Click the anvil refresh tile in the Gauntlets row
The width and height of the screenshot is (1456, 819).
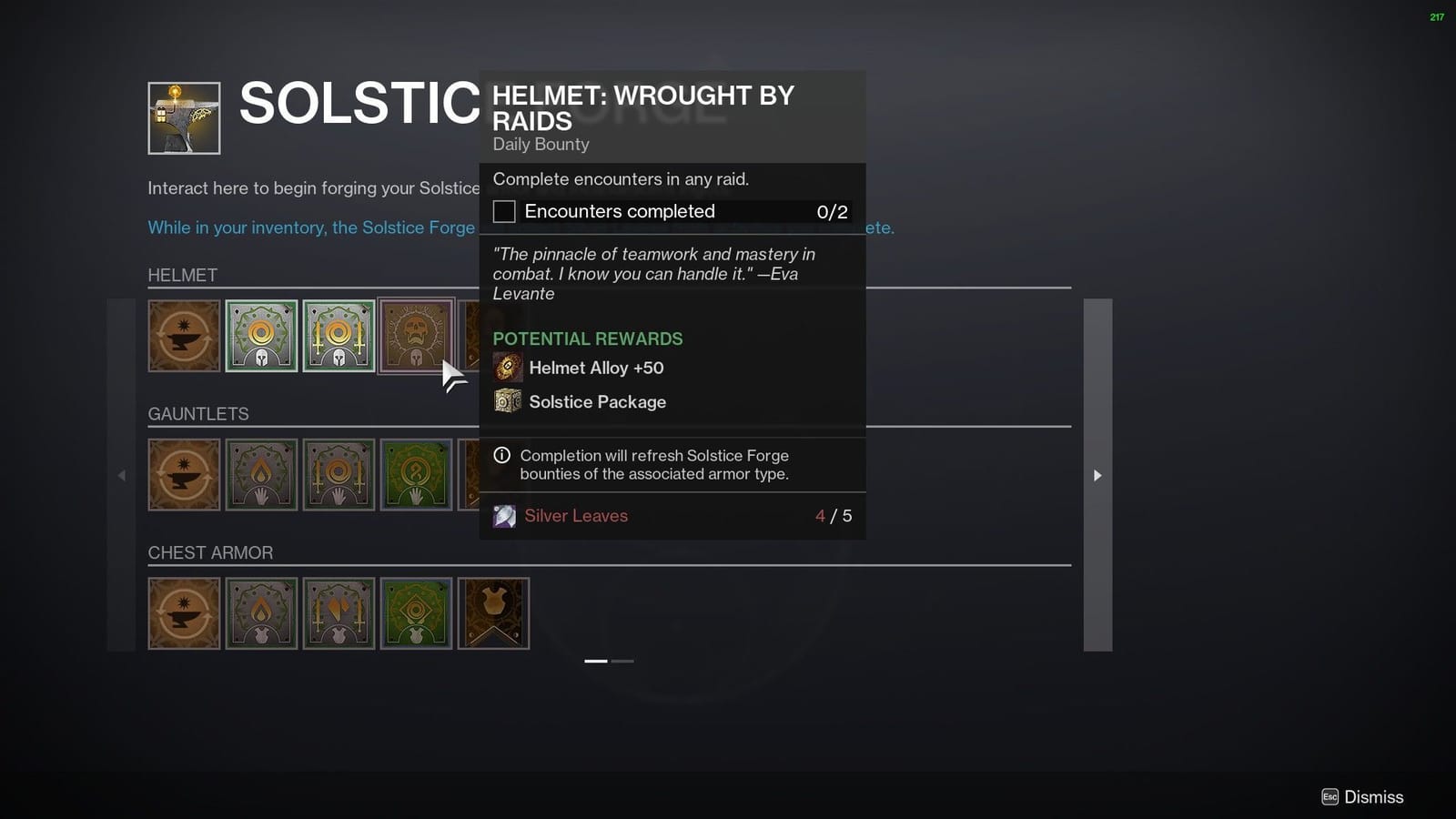pyautogui.click(x=184, y=474)
